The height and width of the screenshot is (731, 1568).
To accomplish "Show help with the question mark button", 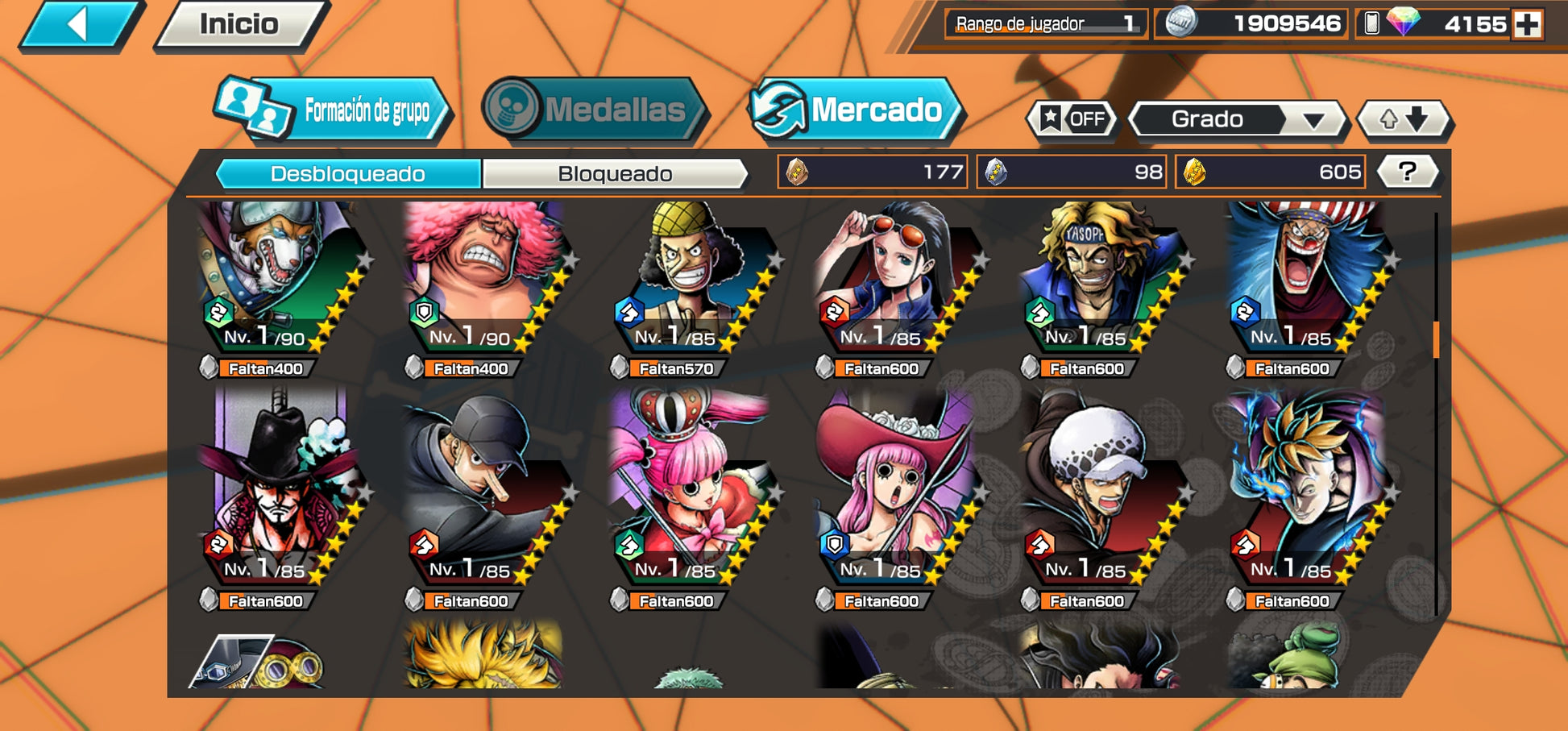I will tap(1407, 171).
